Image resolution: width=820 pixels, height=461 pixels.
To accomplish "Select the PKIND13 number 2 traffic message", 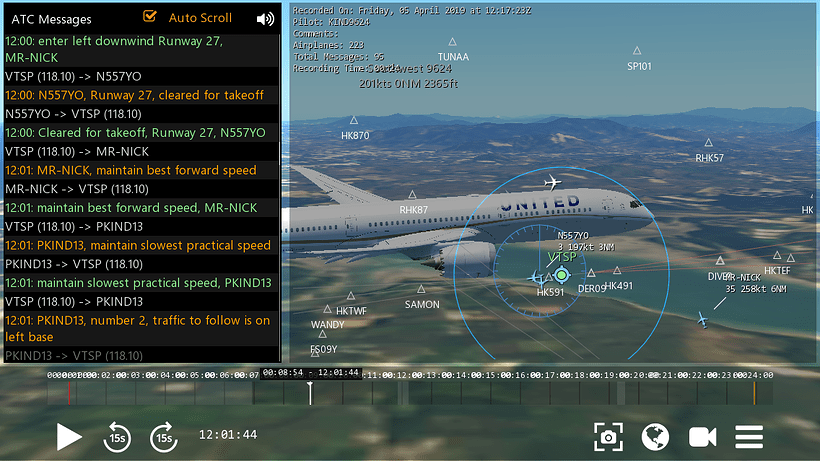I will coord(138,329).
